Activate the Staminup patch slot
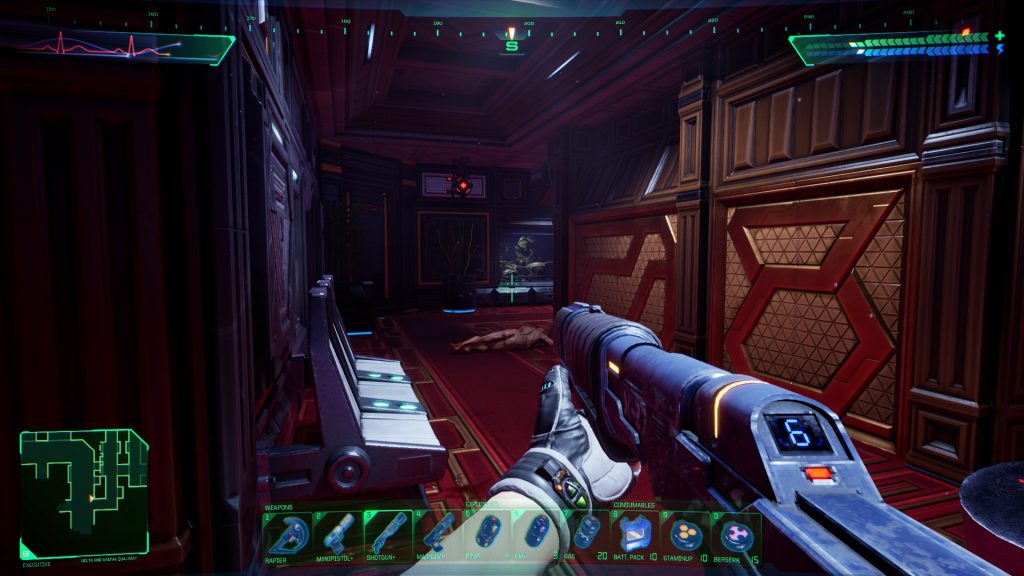Viewport: 1024px width, 576px height. [x=686, y=536]
